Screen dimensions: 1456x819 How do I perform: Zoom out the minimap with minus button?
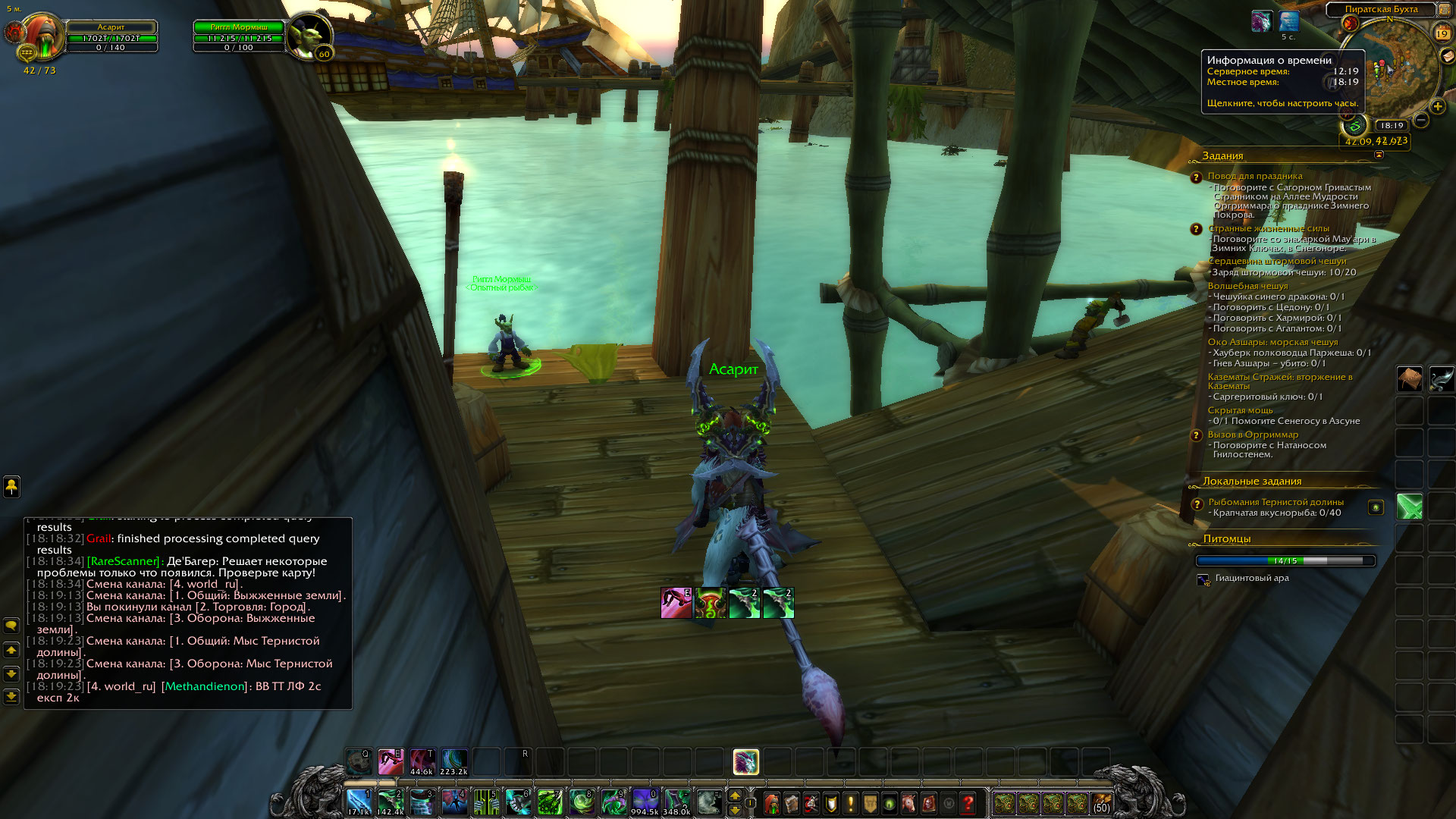[x=1421, y=120]
